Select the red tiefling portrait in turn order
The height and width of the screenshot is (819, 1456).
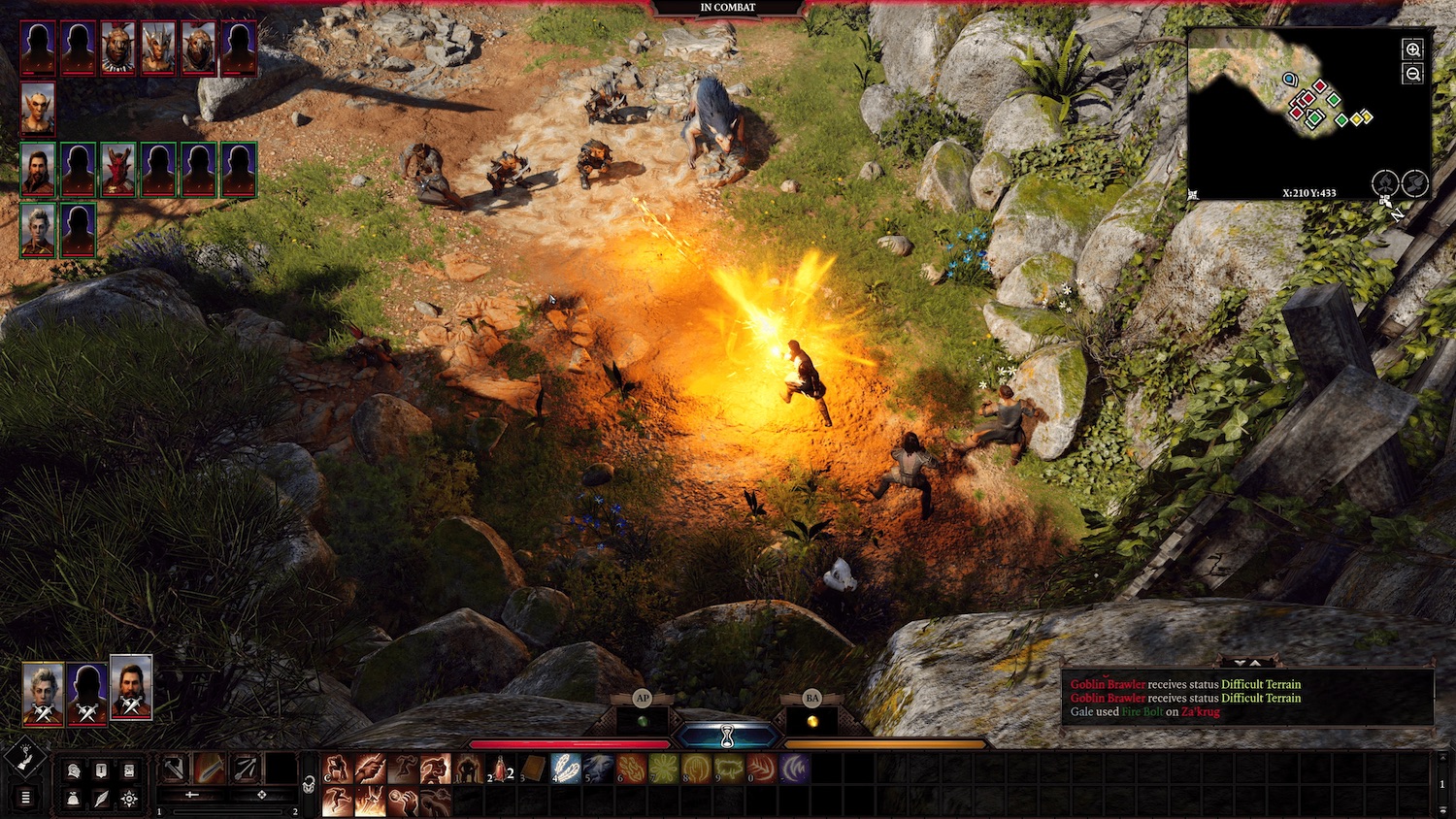117,170
